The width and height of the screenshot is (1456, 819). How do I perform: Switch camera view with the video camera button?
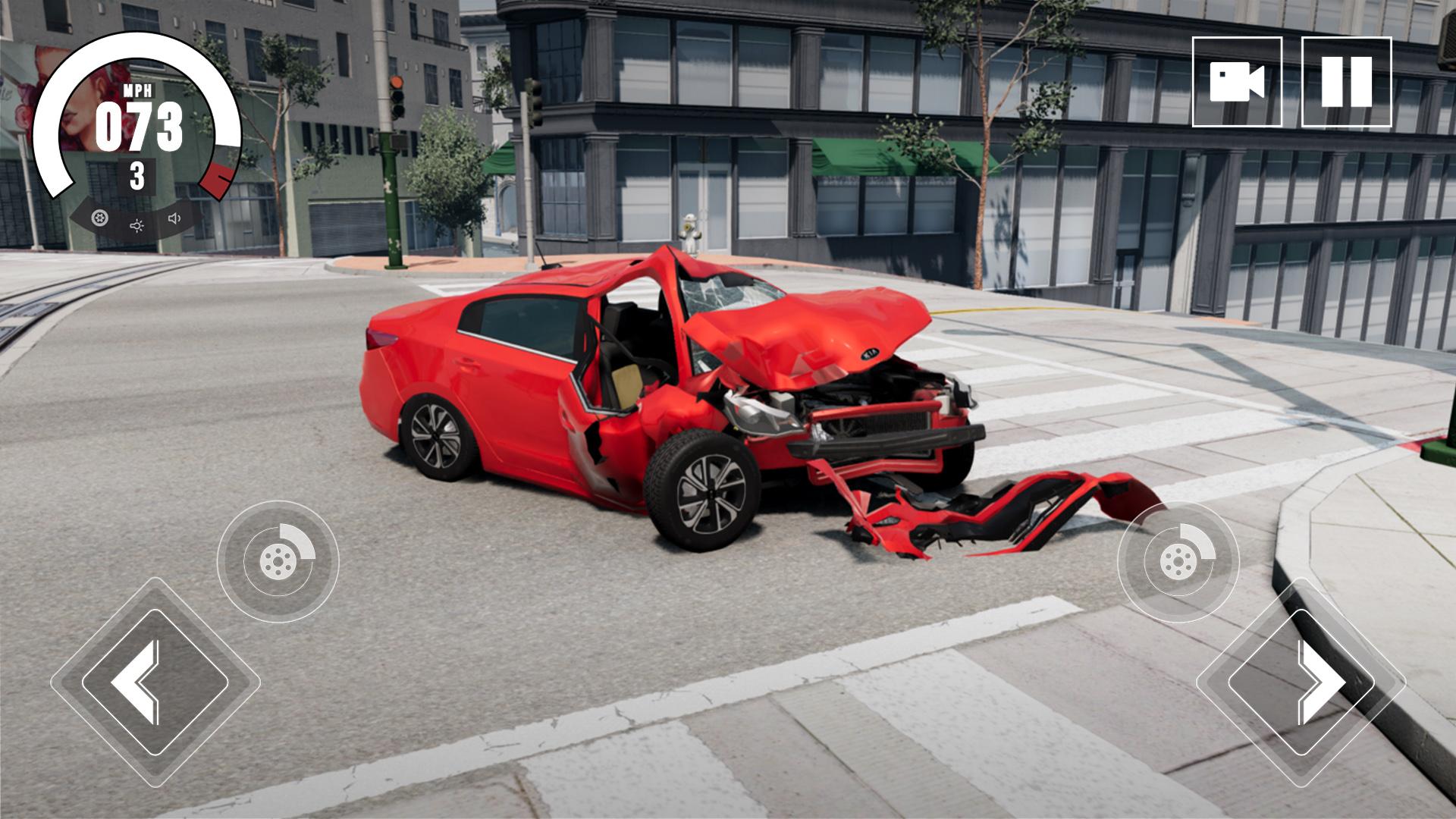coord(1237,82)
